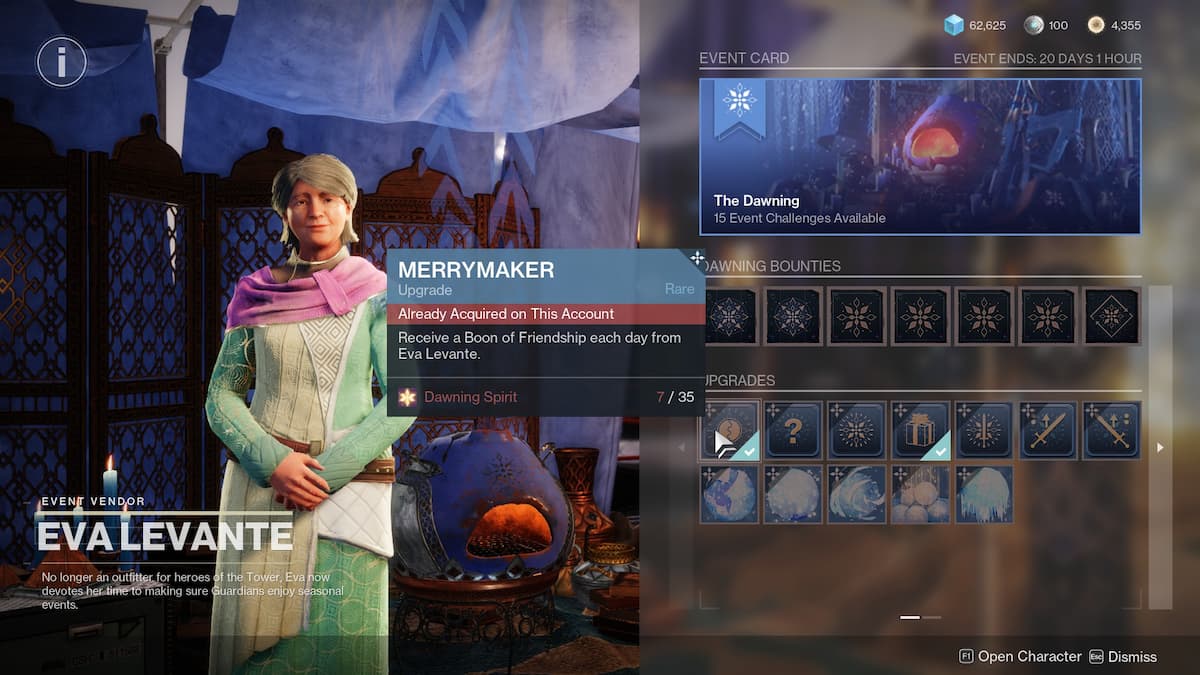1200x675 pixels.
Task: Click the info button in top-left corner
Action: tap(61, 64)
